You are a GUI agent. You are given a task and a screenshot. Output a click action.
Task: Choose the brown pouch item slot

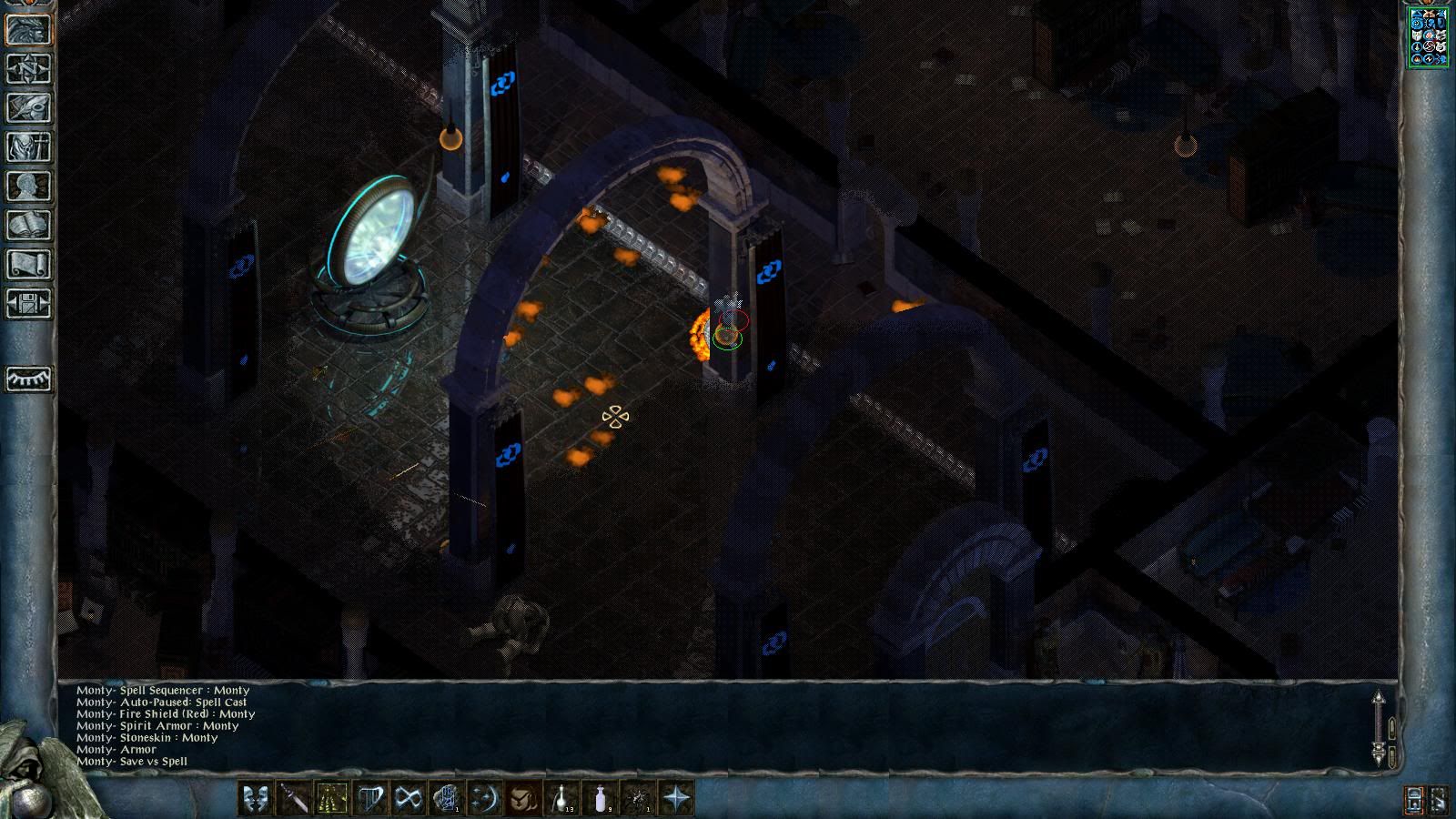point(523,798)
